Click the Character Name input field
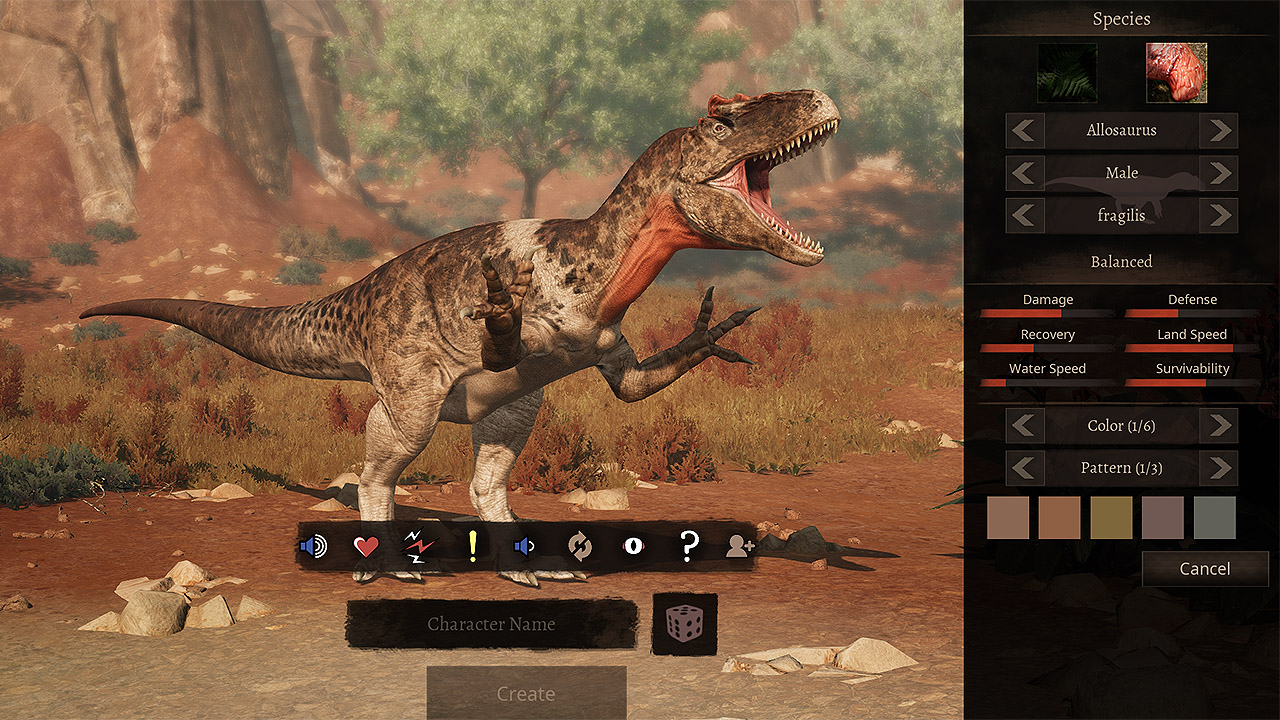This screenshot has width=1280, height=720. tap(492, 623)
